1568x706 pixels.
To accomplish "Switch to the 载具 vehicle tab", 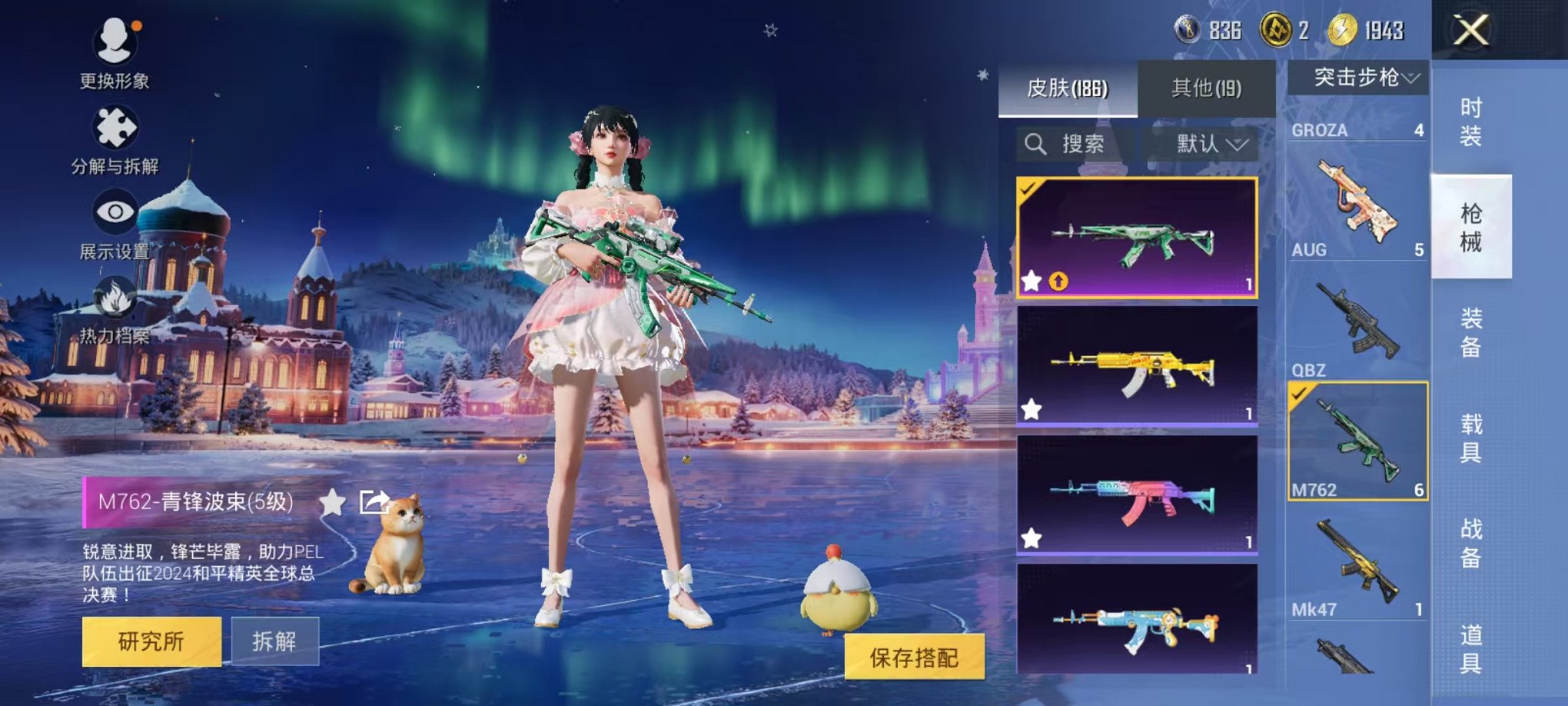I will 1470,438.
